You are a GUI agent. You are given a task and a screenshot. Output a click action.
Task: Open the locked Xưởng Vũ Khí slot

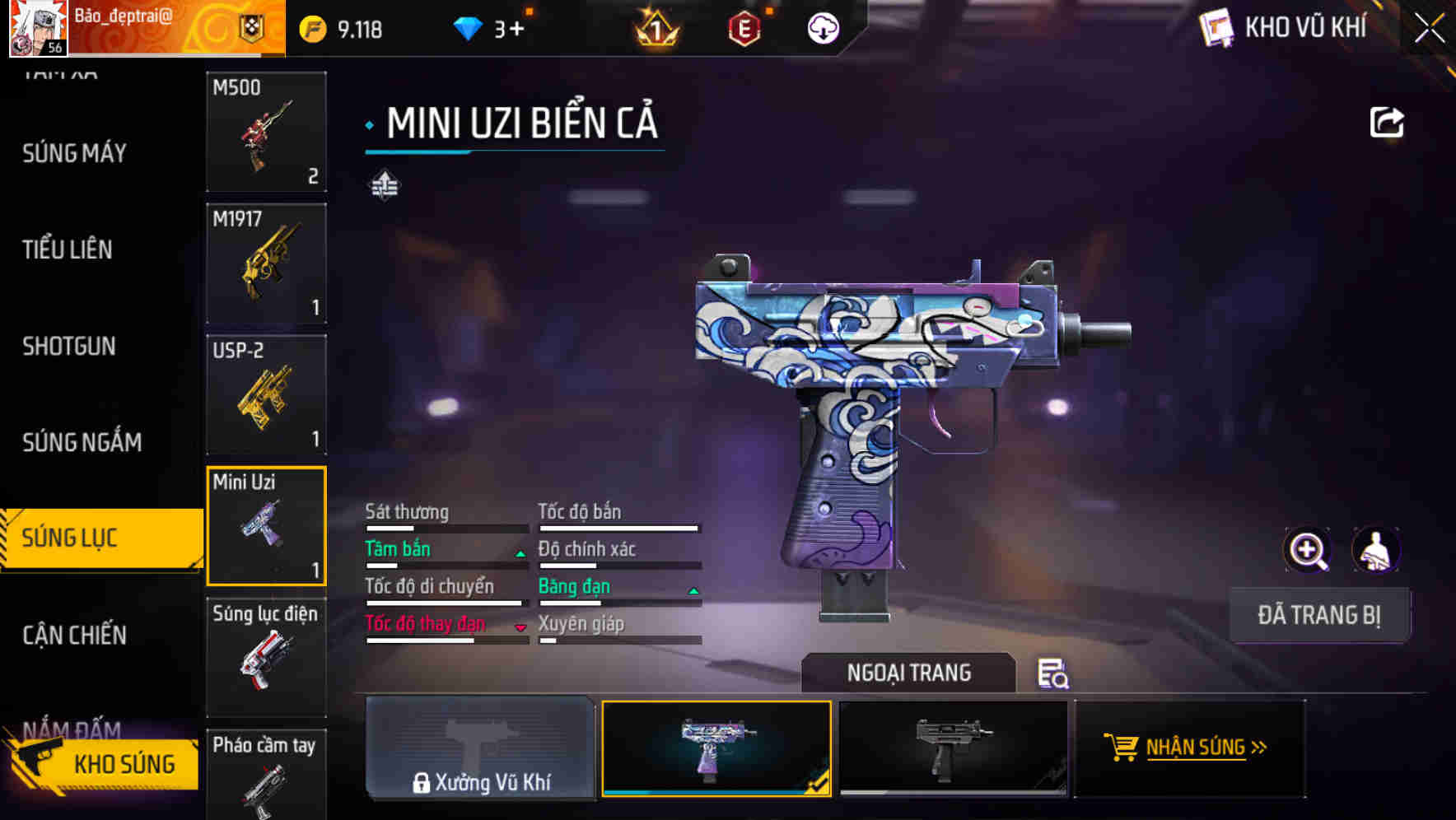[x=480, y=748]
